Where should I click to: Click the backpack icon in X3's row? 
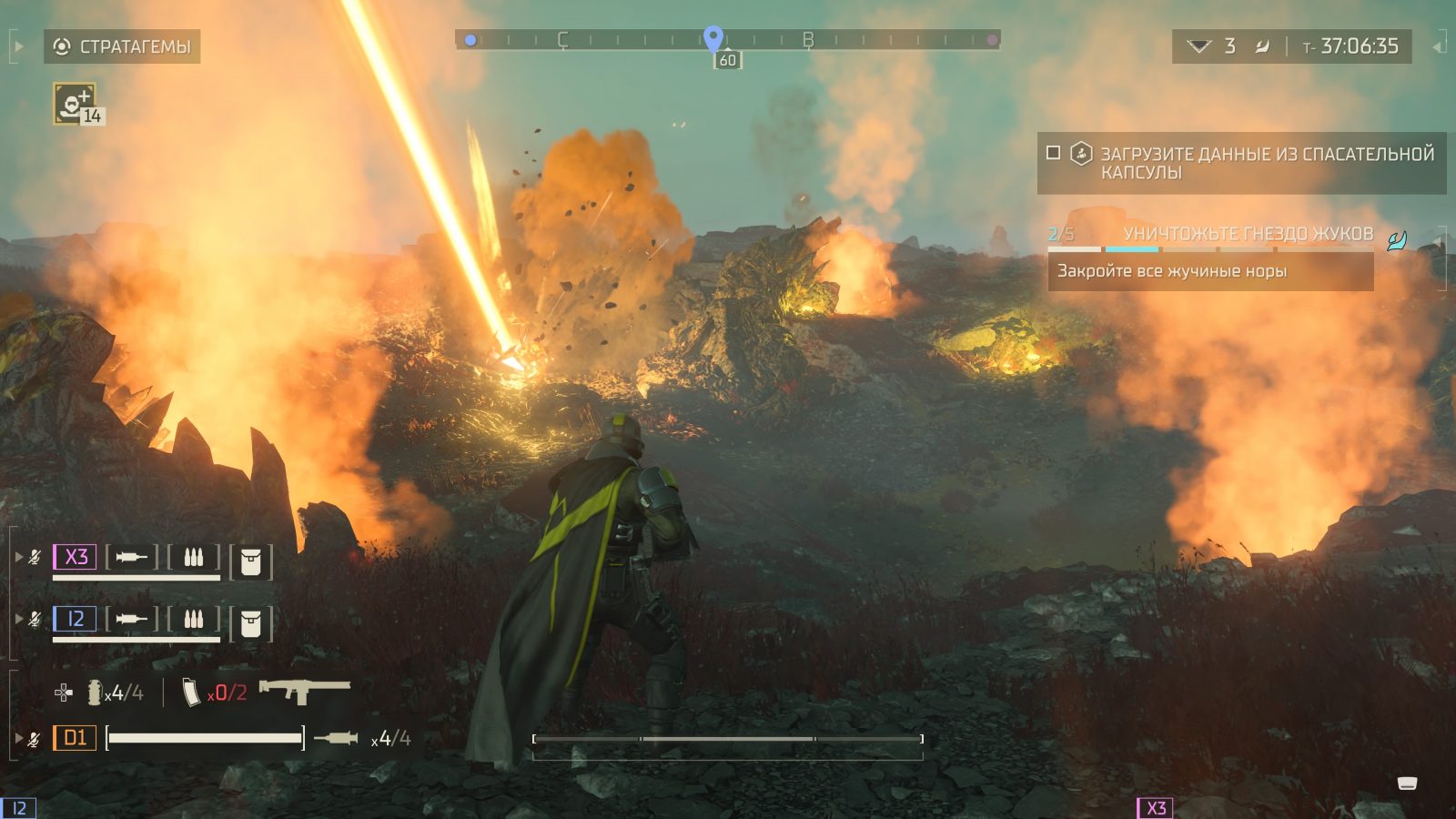coord(250,562)
